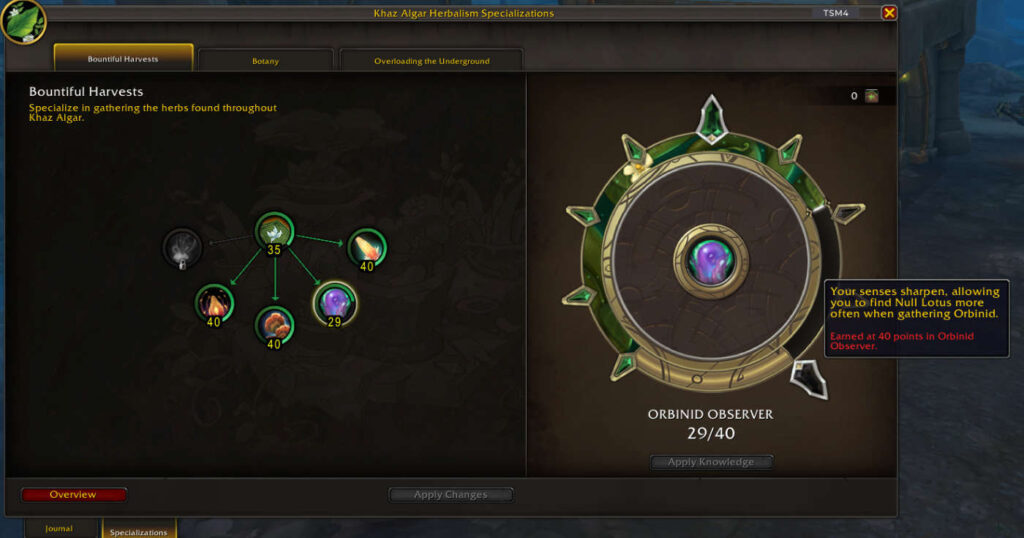1024x538 pixels.
Task: Select the bottom Specializations tab
Action: point(138,531)
